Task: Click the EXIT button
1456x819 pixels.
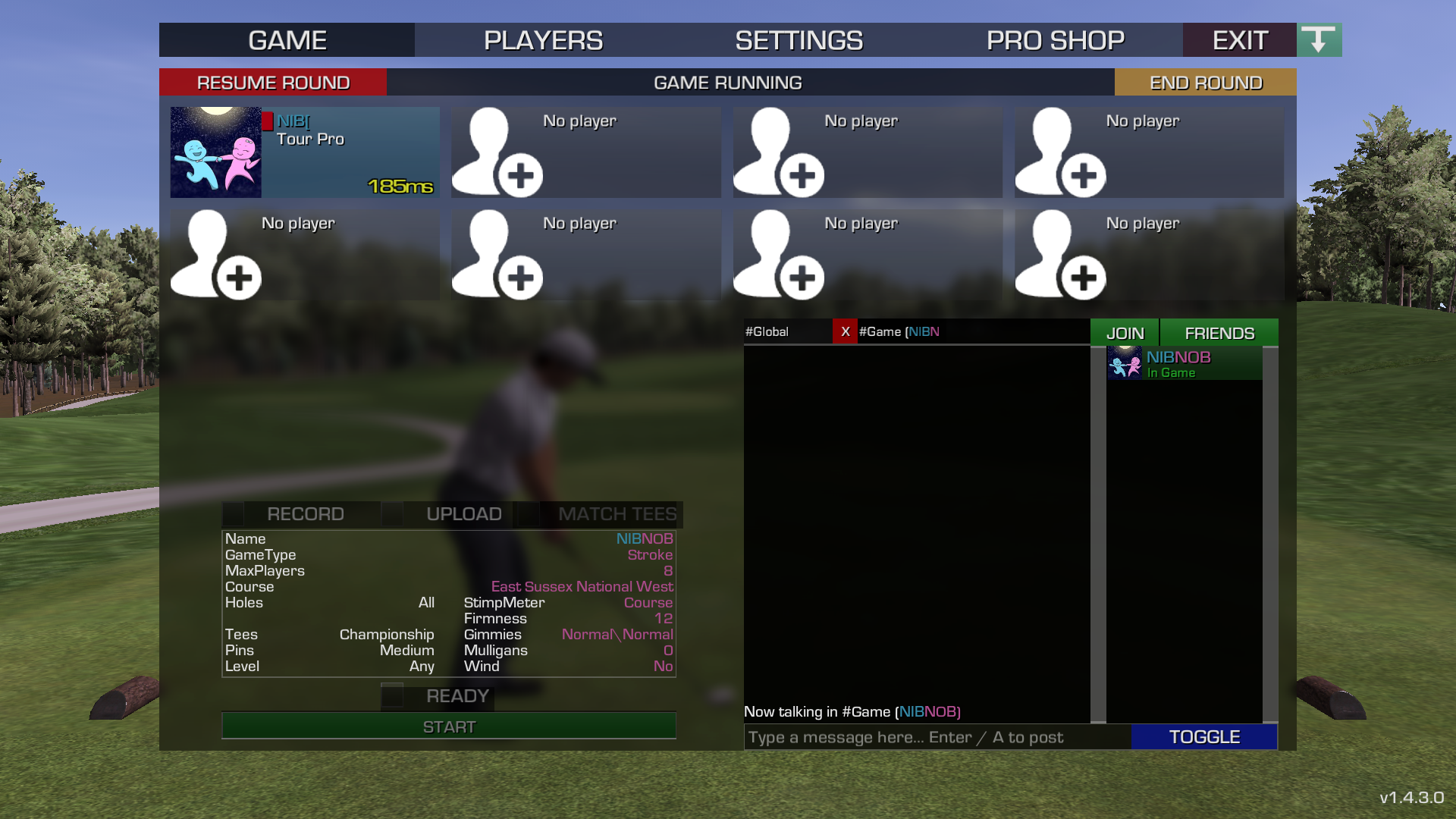Action: (x=1239, y=40)
